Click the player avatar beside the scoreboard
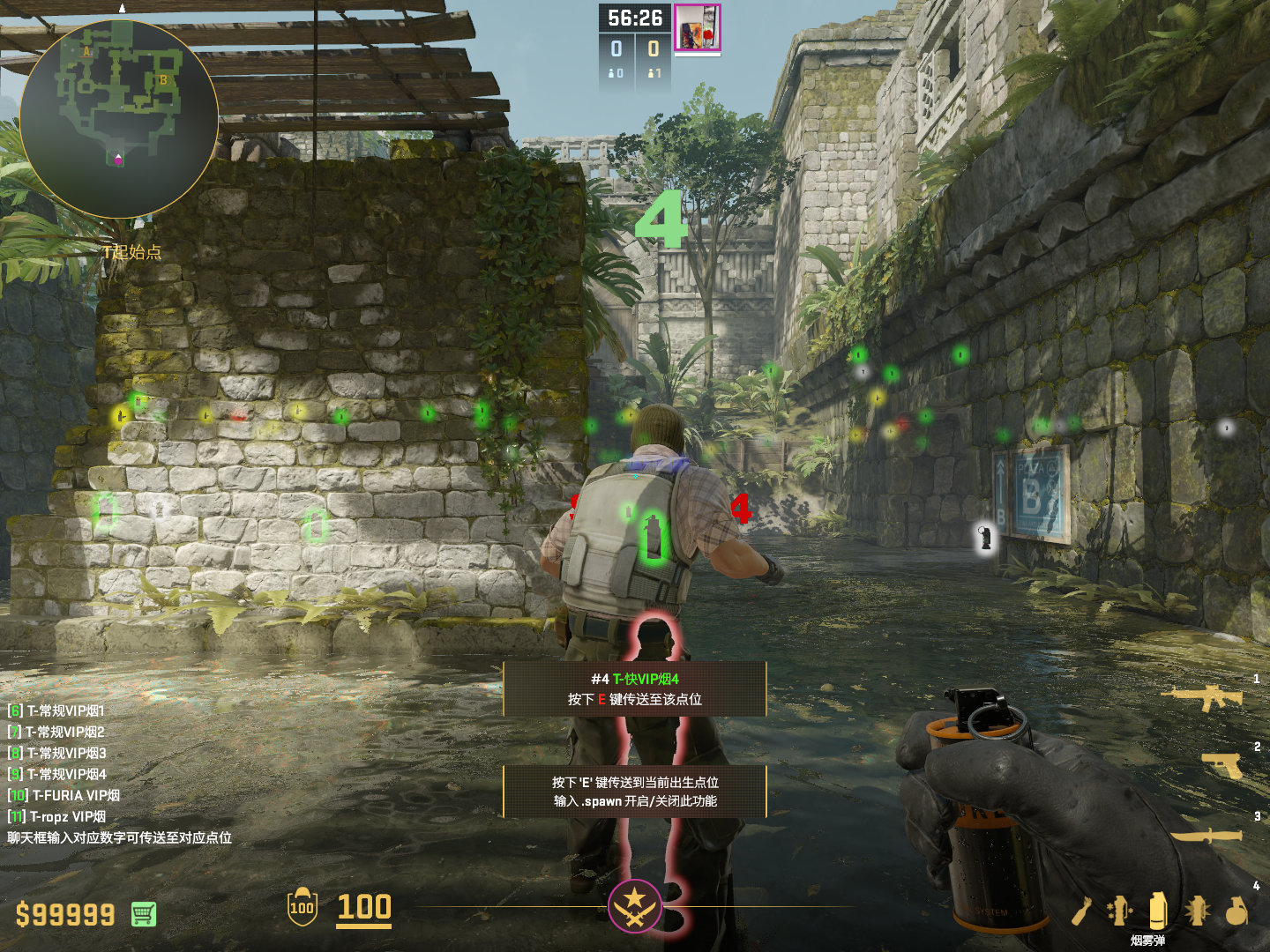Image resolution: width=1270 pixels, height=952 pixels. pos(698,27)
